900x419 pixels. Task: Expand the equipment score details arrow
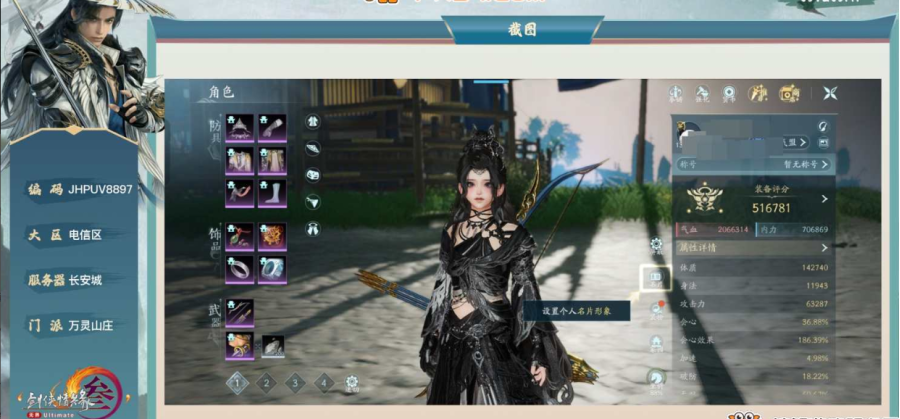(x=824, y=199)
